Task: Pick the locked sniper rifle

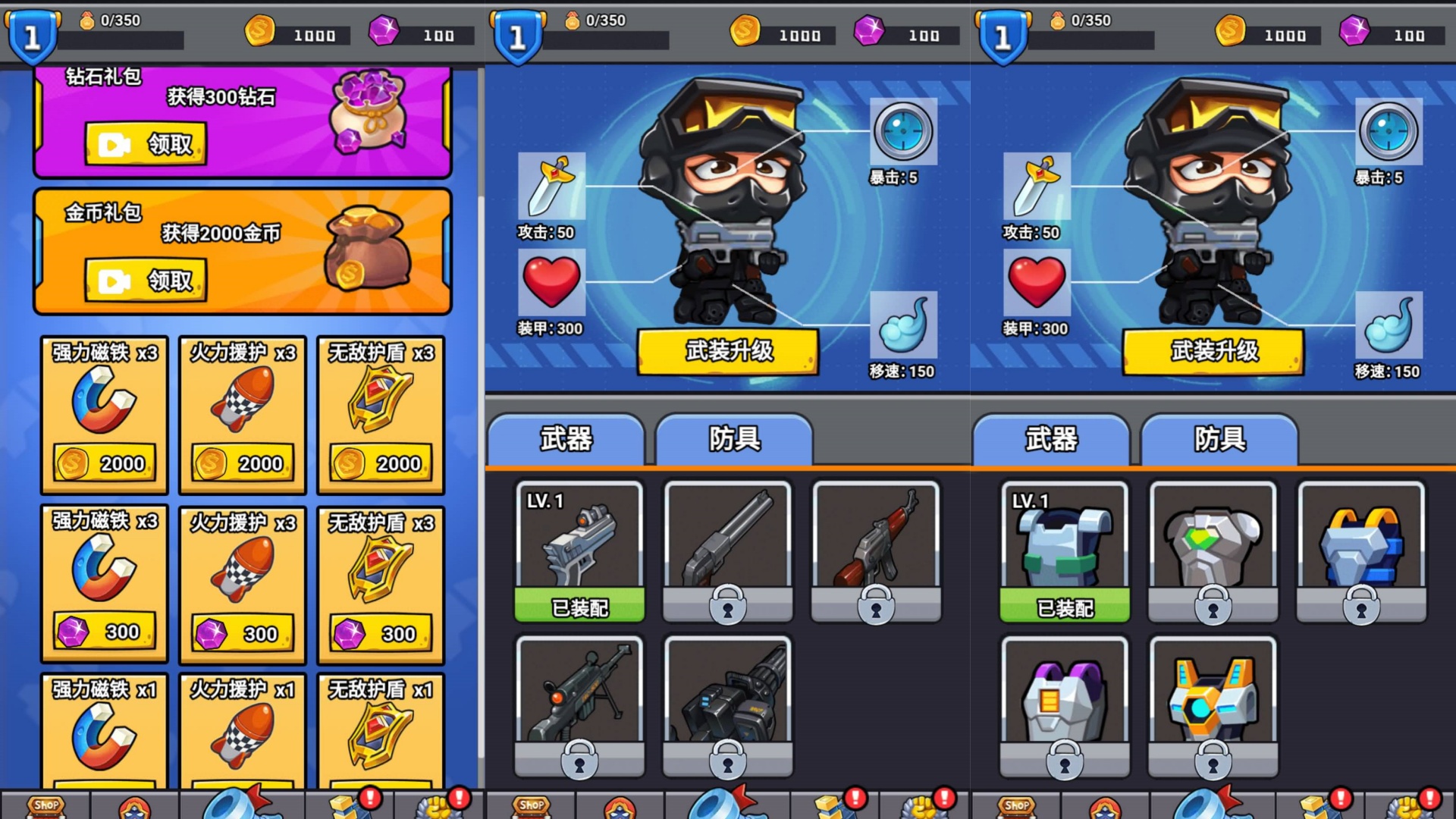Action: pyautogui.click(x=579, y=705)
